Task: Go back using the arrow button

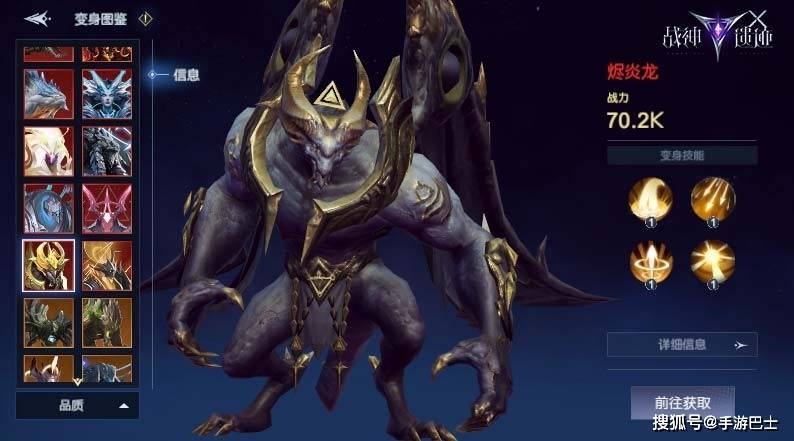Action: tap(37, 18)
